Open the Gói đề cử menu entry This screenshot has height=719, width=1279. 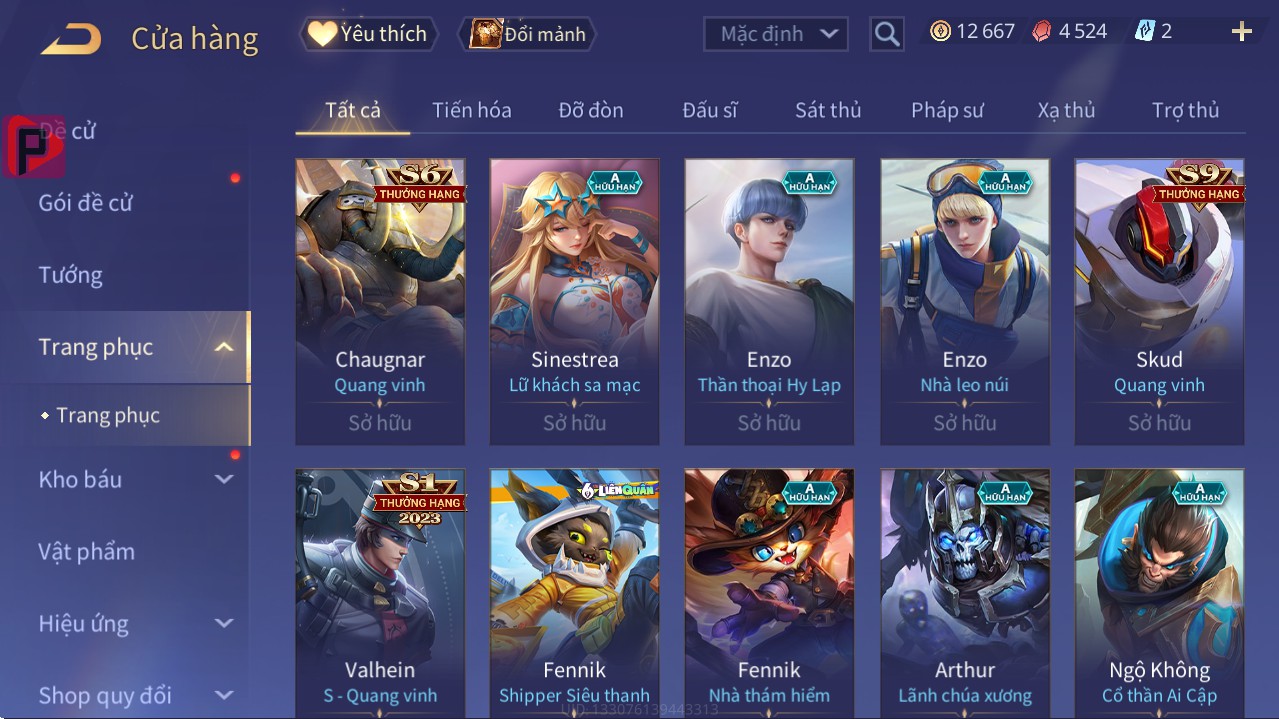click(86, 203)
